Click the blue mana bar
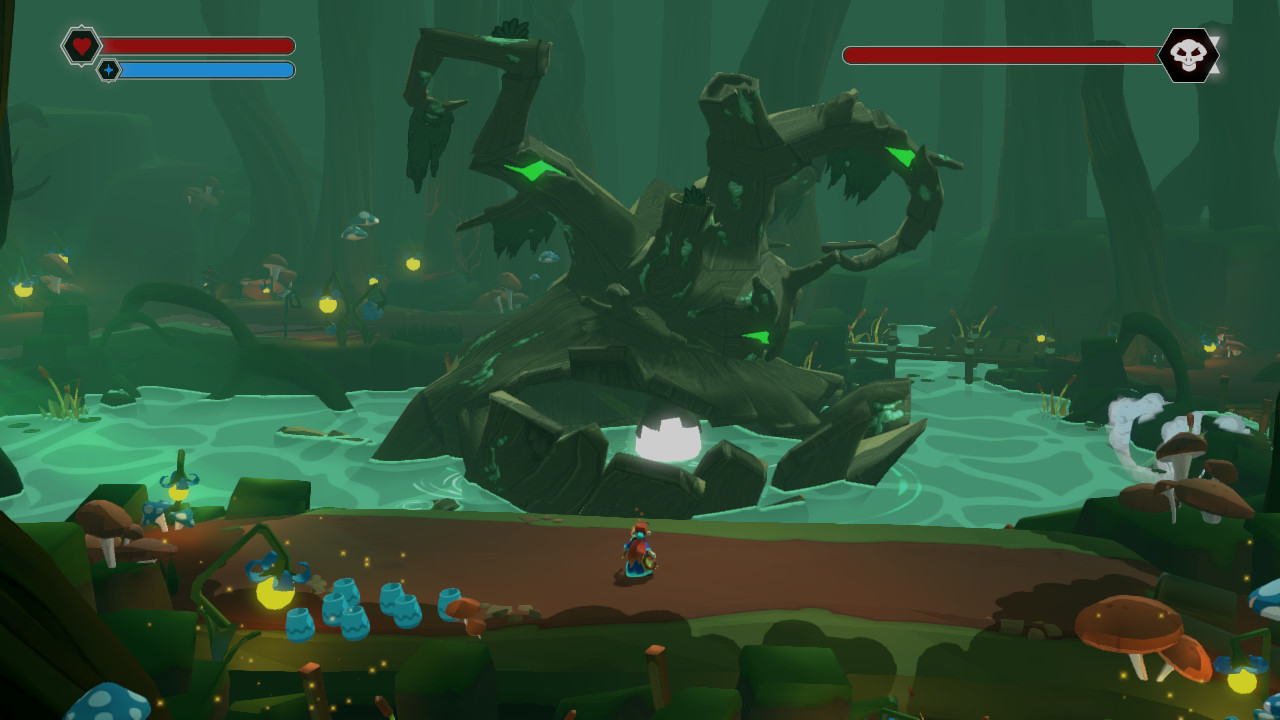The height and width of the screenshot is (720, 1280). pos(205,70)
